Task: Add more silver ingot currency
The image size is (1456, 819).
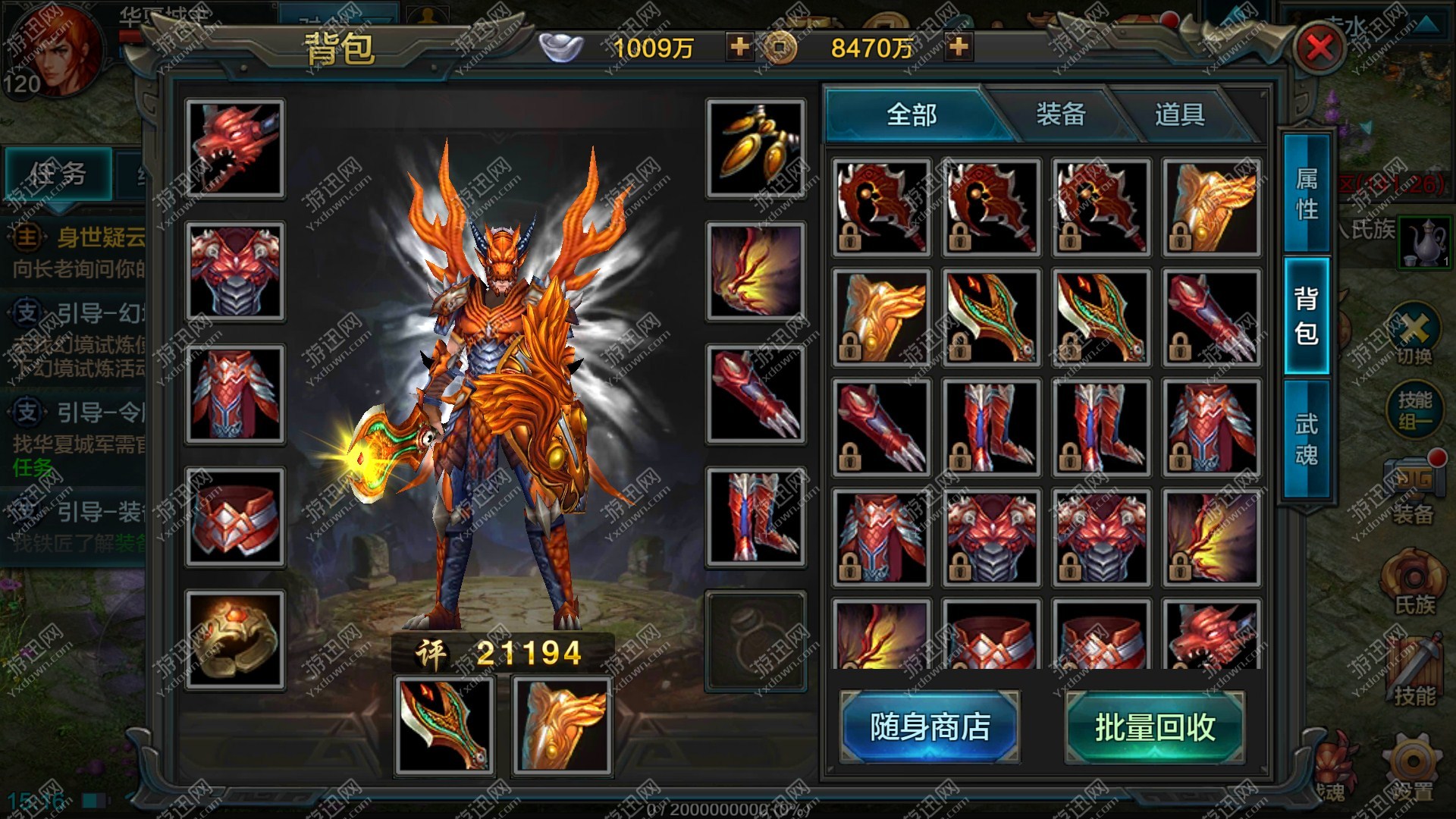Action: pyautogui.click(x=739, y=47)
